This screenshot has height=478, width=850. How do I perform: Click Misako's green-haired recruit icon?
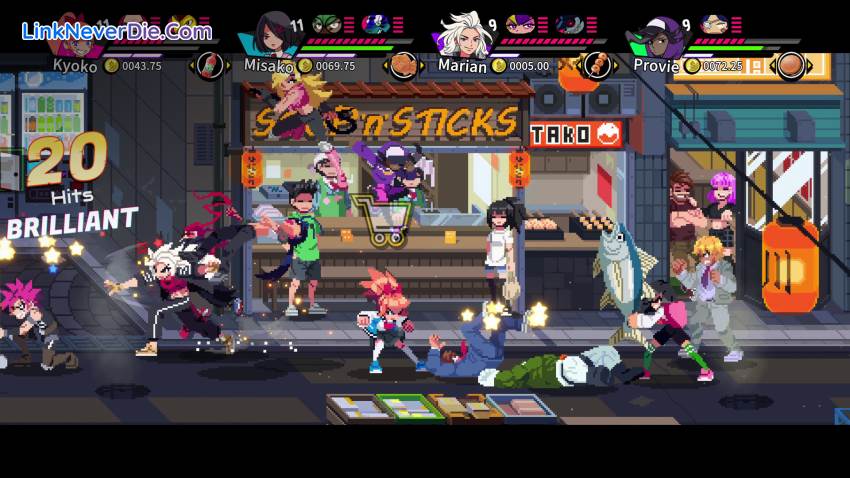tap(326, 24)
